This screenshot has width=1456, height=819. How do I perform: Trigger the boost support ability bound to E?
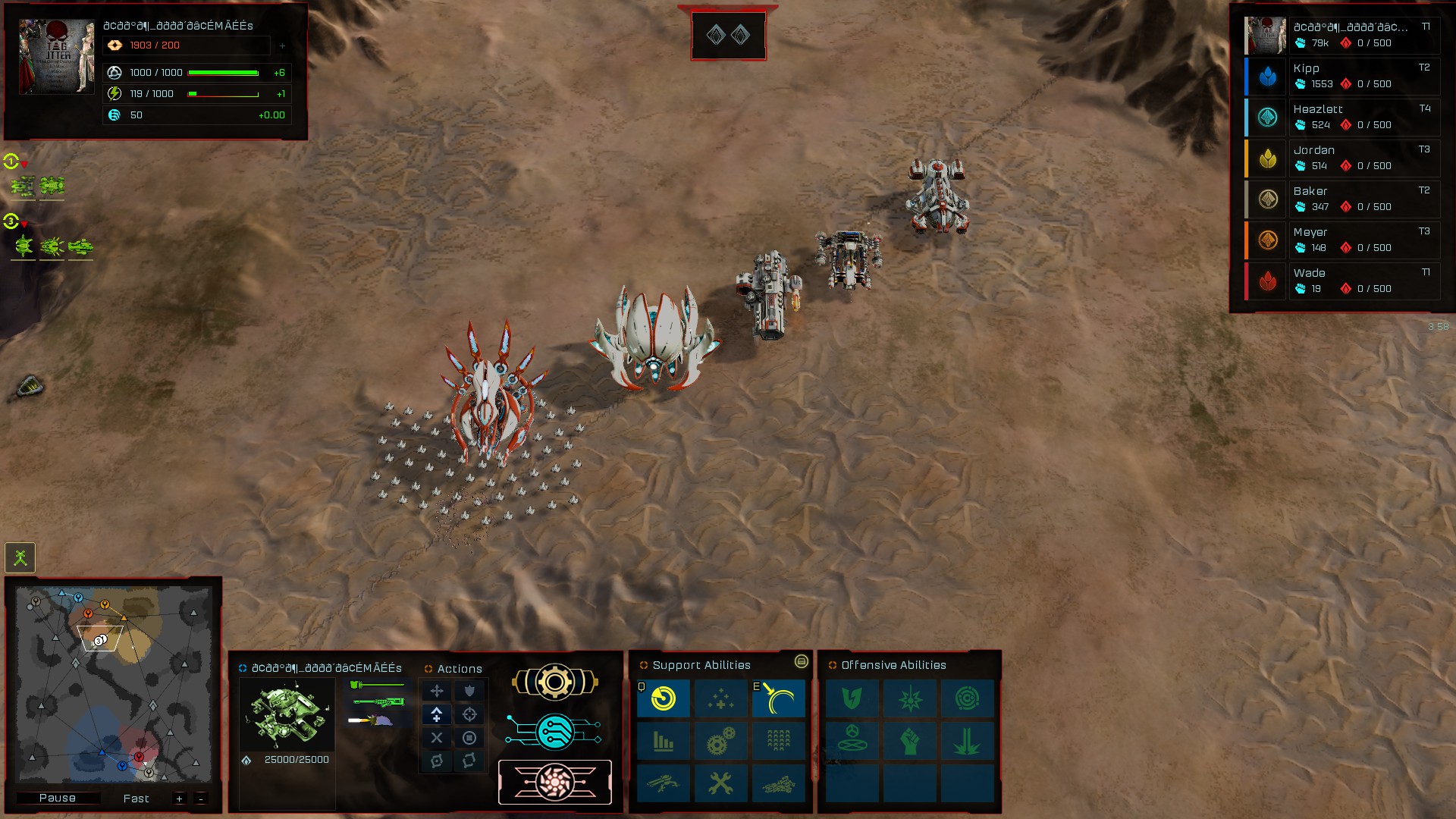(777, 698)
